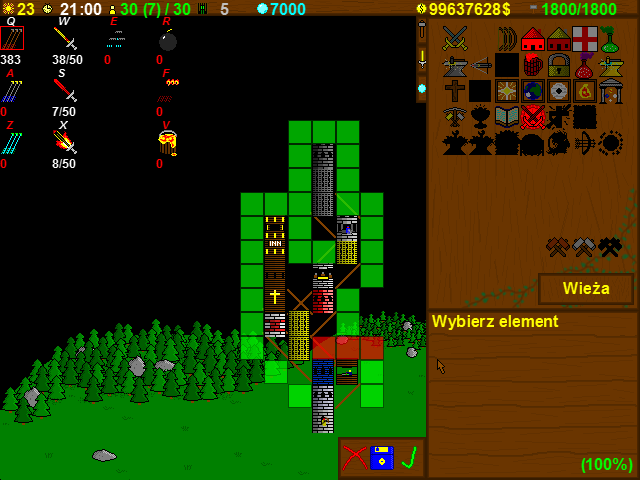The image size is (640, 480).
Task: Choose the wooden cross icon
Action: pos(455,91)
